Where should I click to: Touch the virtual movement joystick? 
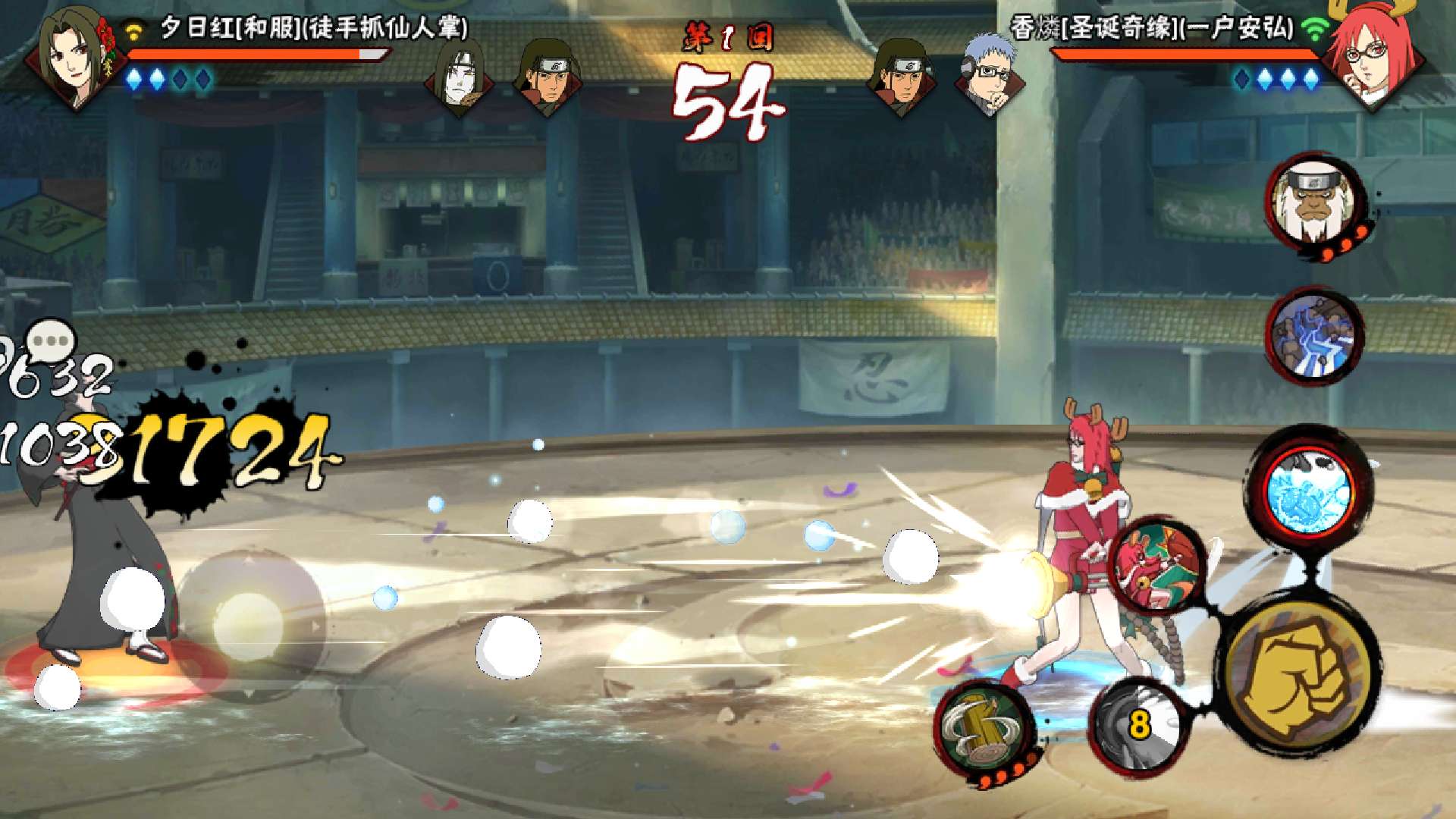(x=249, y=626)
